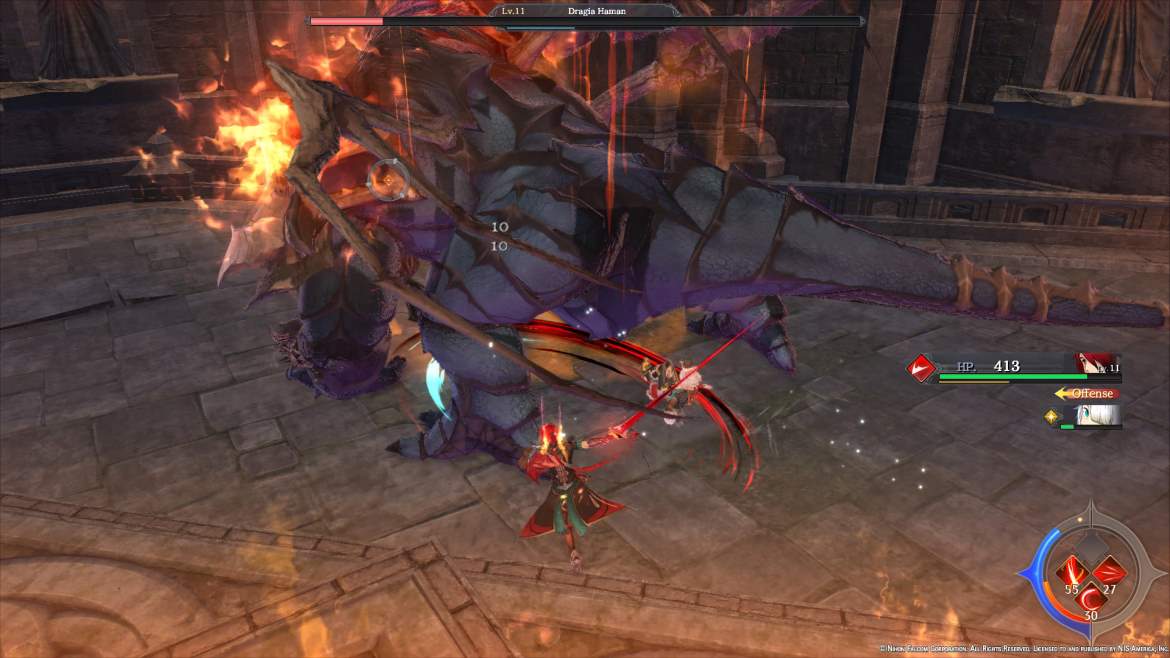This screenshot has width=1170, height=658.
Task: Click the partner's yellow diamond icon
Action: click(1051, 416)
